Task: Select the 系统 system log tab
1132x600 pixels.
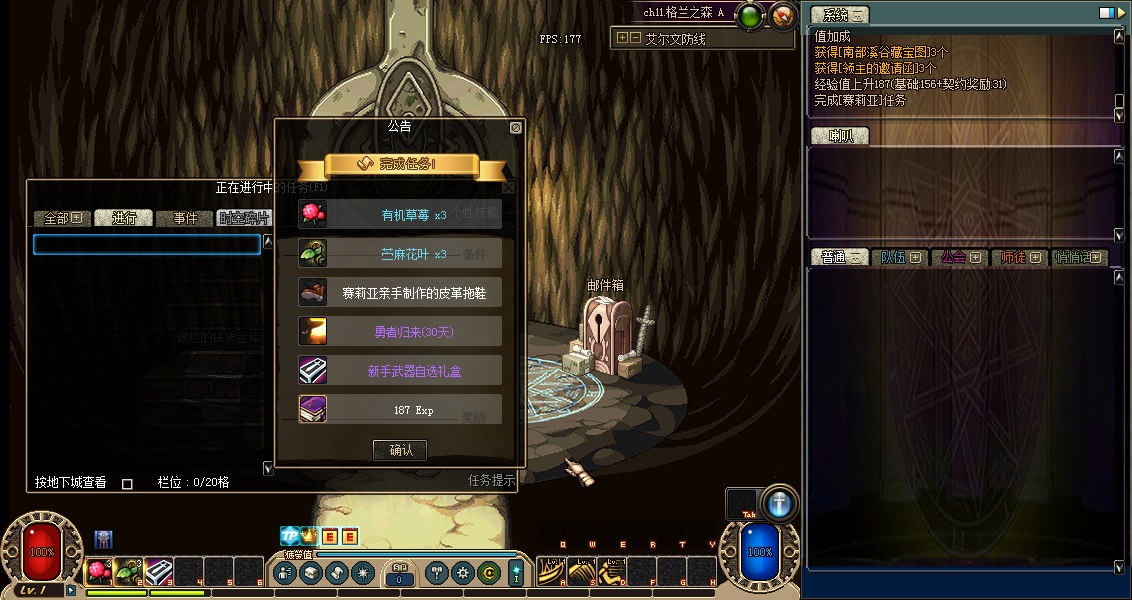Action: pos(838,14)
